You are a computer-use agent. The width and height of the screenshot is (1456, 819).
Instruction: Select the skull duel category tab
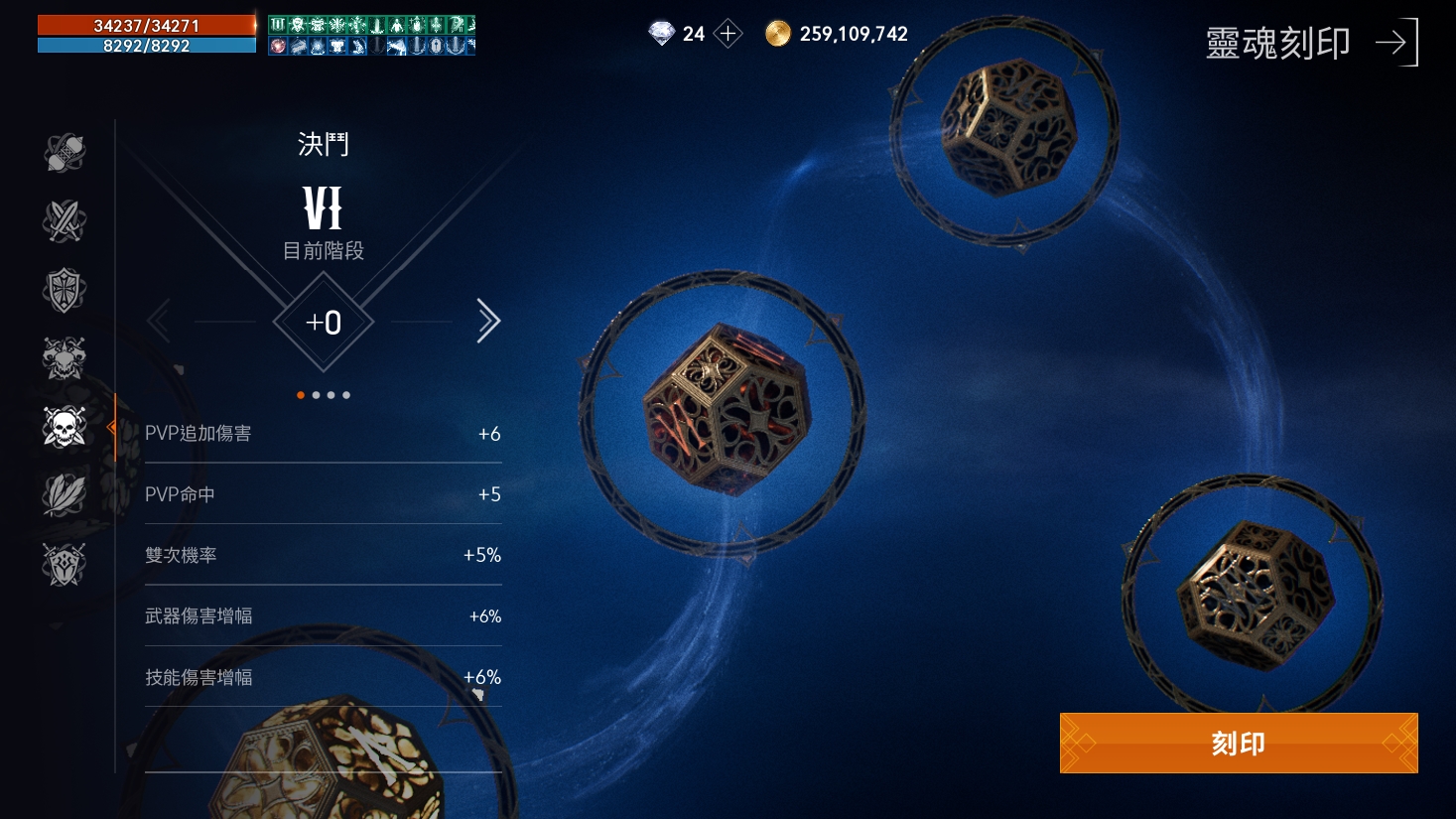click(65, 427)
